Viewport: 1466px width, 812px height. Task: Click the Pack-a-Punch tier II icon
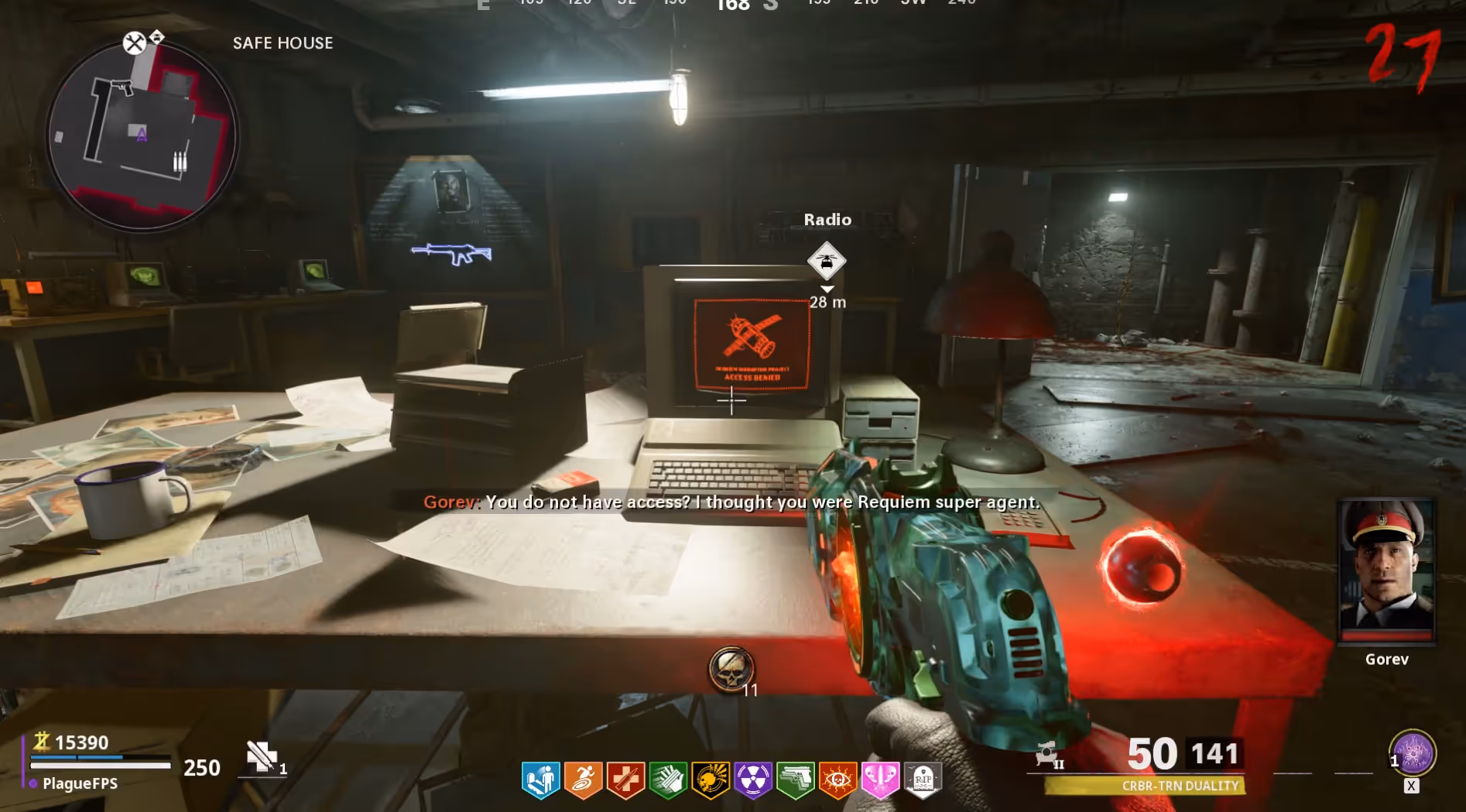tap(1049, 754)
